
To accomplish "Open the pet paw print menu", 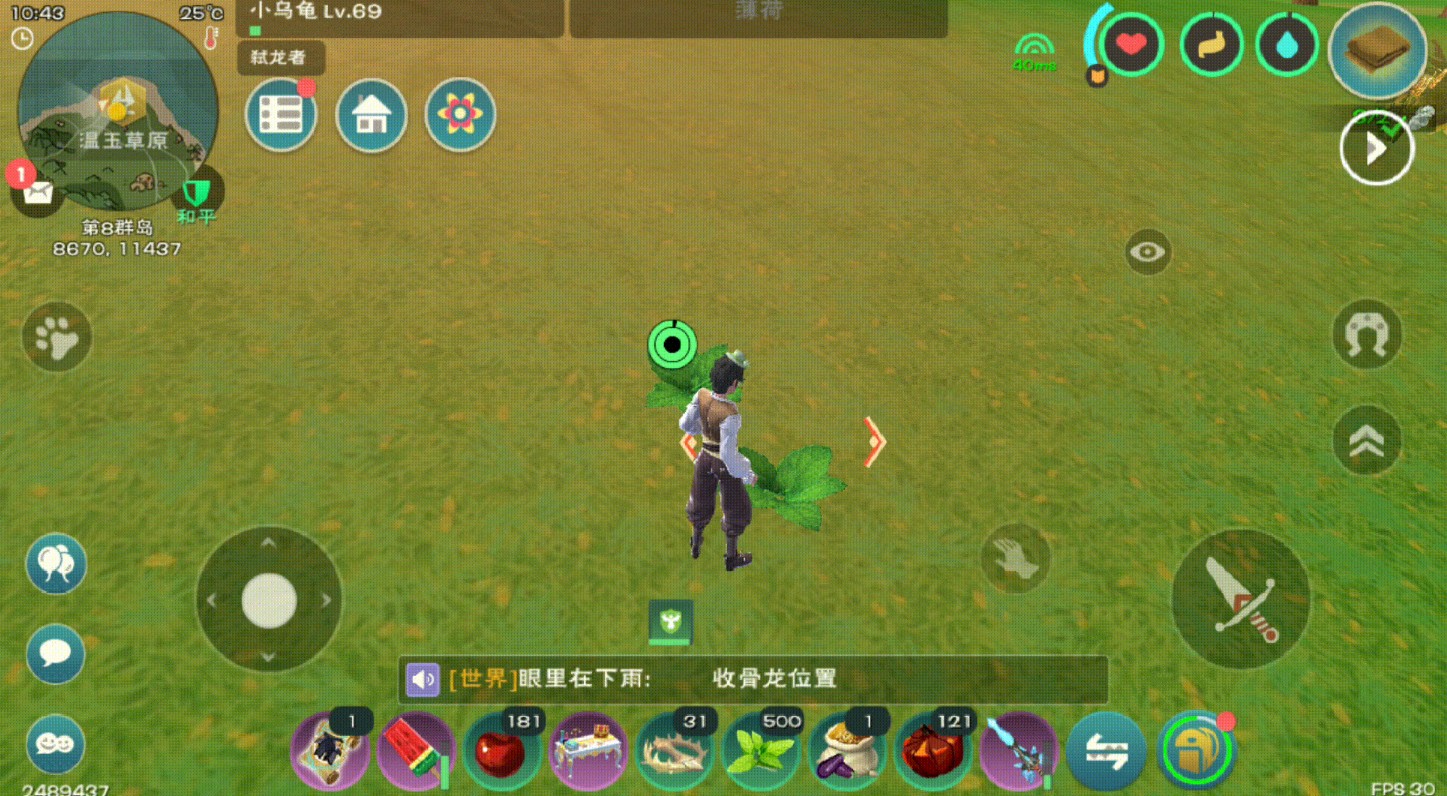I will click(57, 338).
